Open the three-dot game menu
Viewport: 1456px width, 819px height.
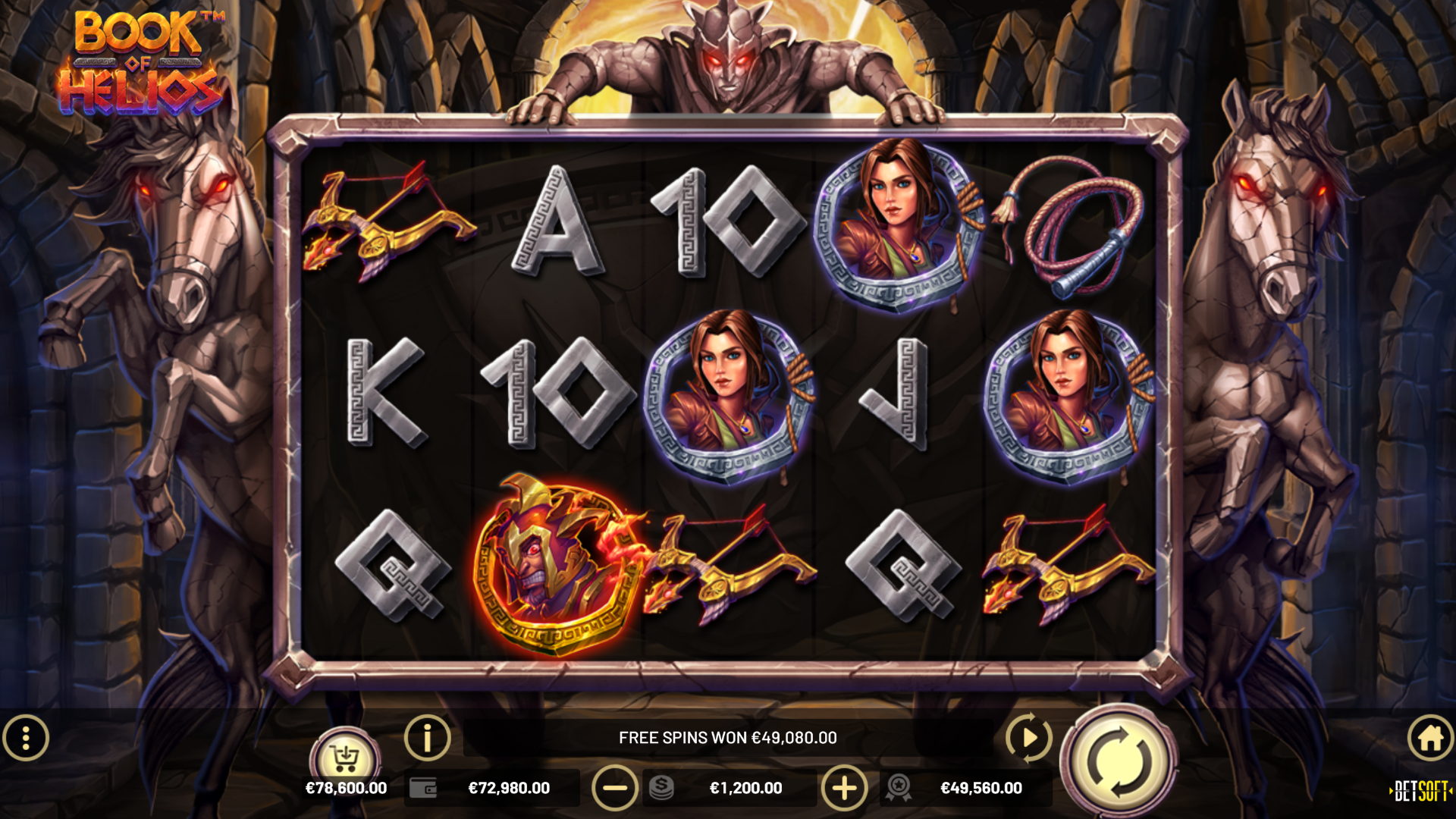pyautogui.click(x=26, y=736)
